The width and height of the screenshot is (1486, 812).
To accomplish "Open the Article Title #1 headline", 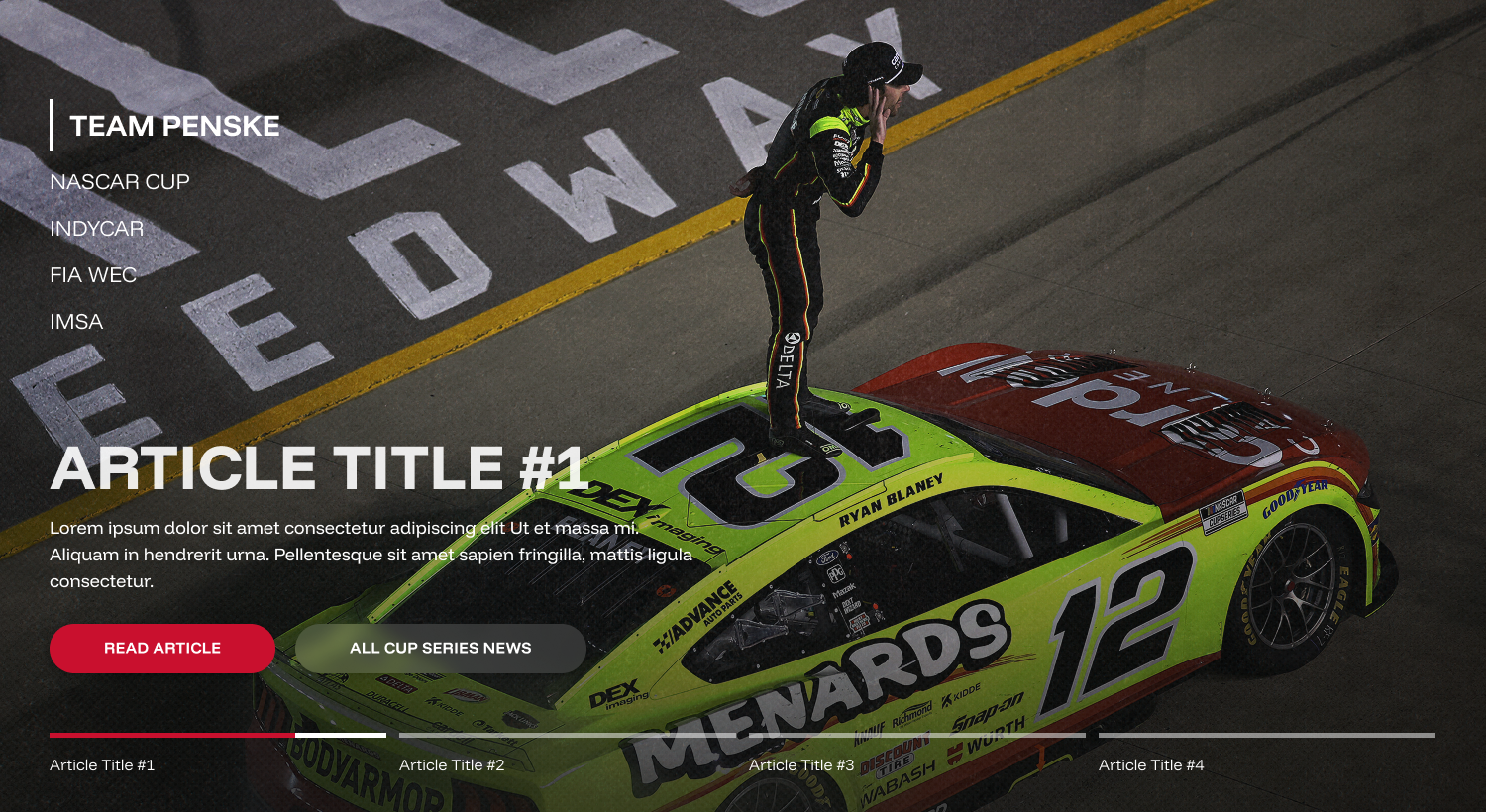I will [x=319, y=467].
